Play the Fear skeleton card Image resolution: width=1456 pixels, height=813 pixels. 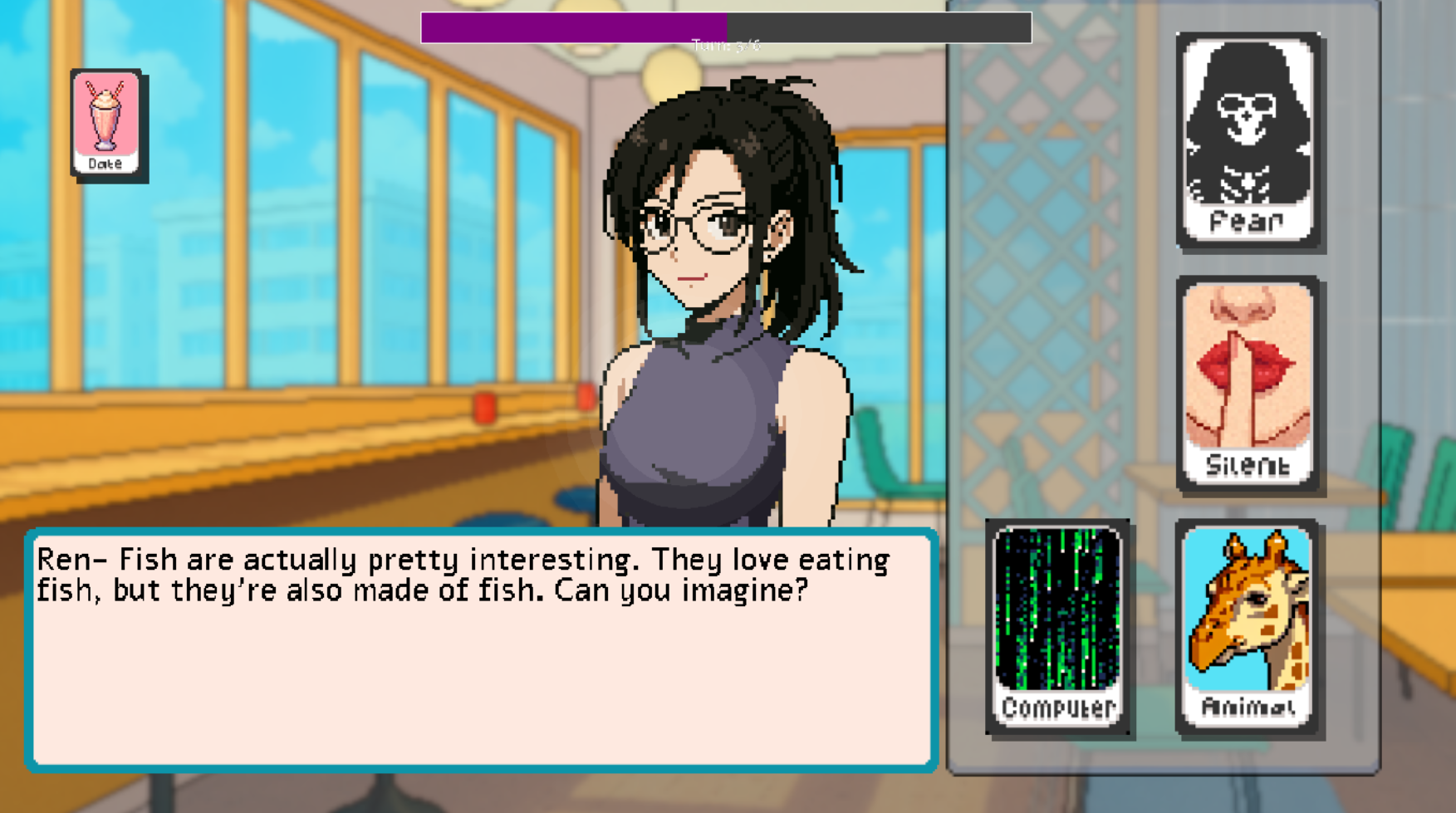pyautogui.click(x=1248, y=141)
